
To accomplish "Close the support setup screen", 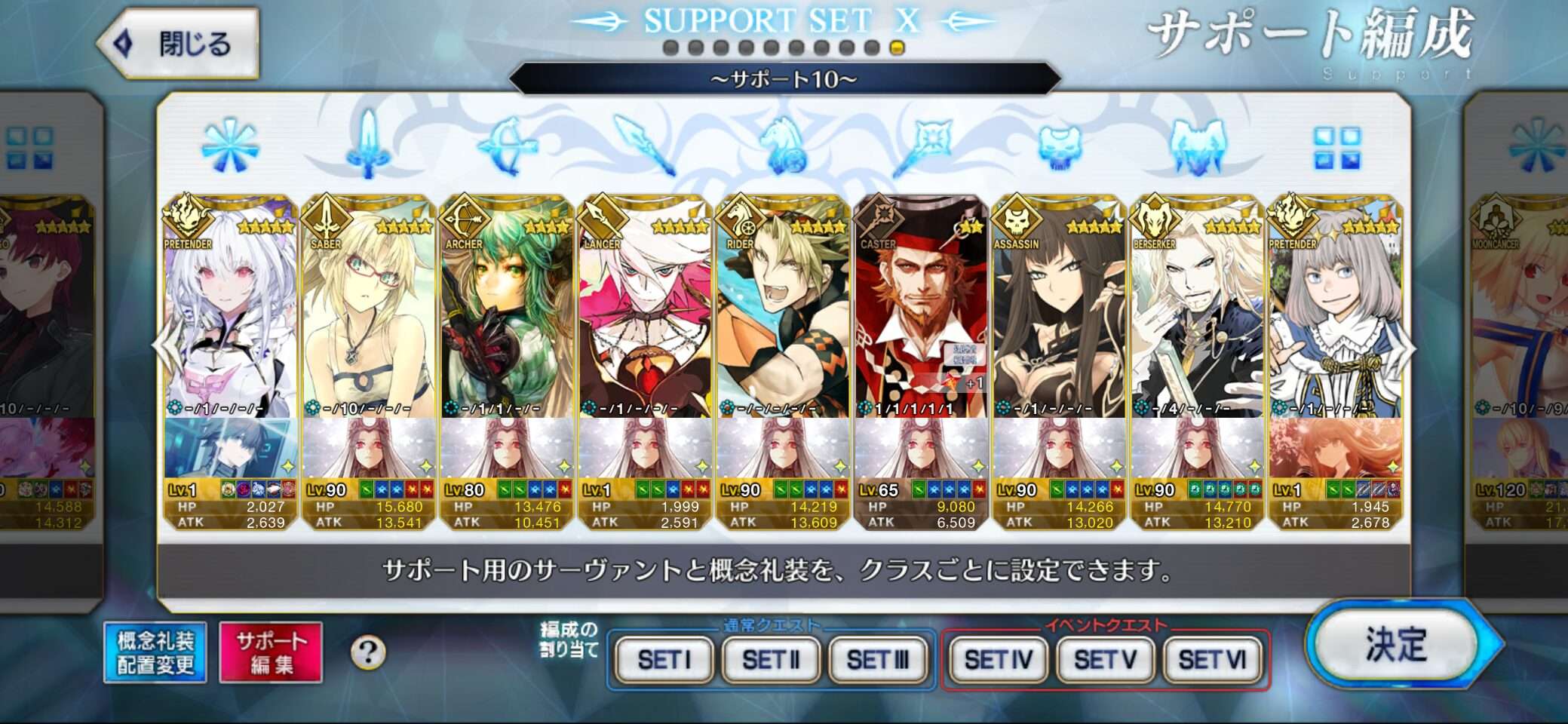I will coord(180,44).
